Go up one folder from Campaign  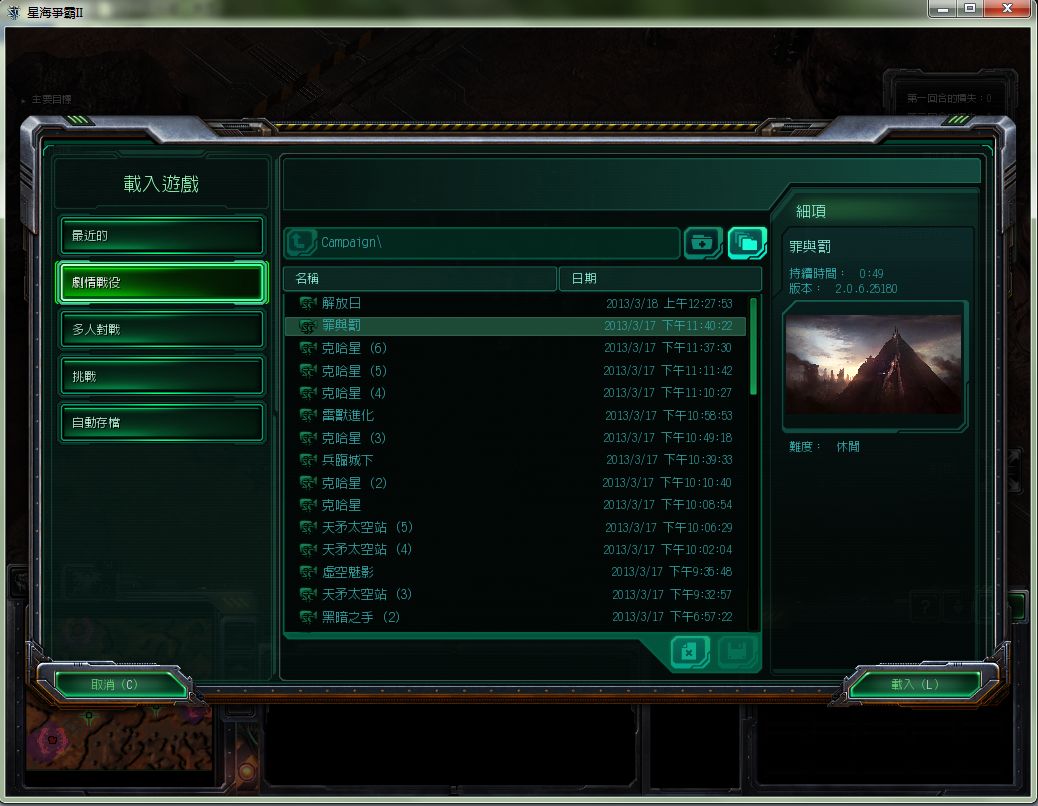tap(301, 242)
